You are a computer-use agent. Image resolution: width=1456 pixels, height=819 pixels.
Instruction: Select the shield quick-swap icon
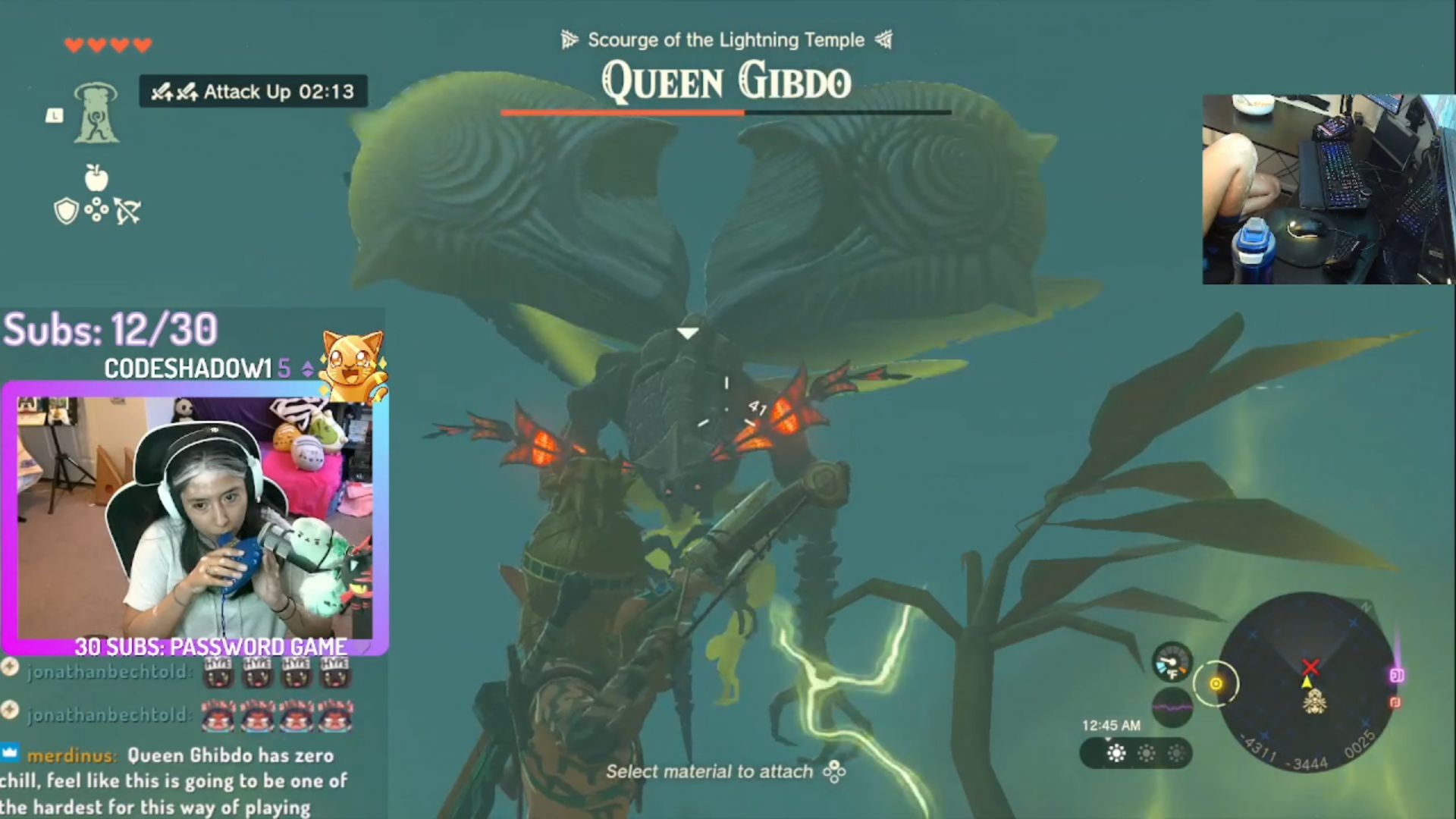point(67,211)
